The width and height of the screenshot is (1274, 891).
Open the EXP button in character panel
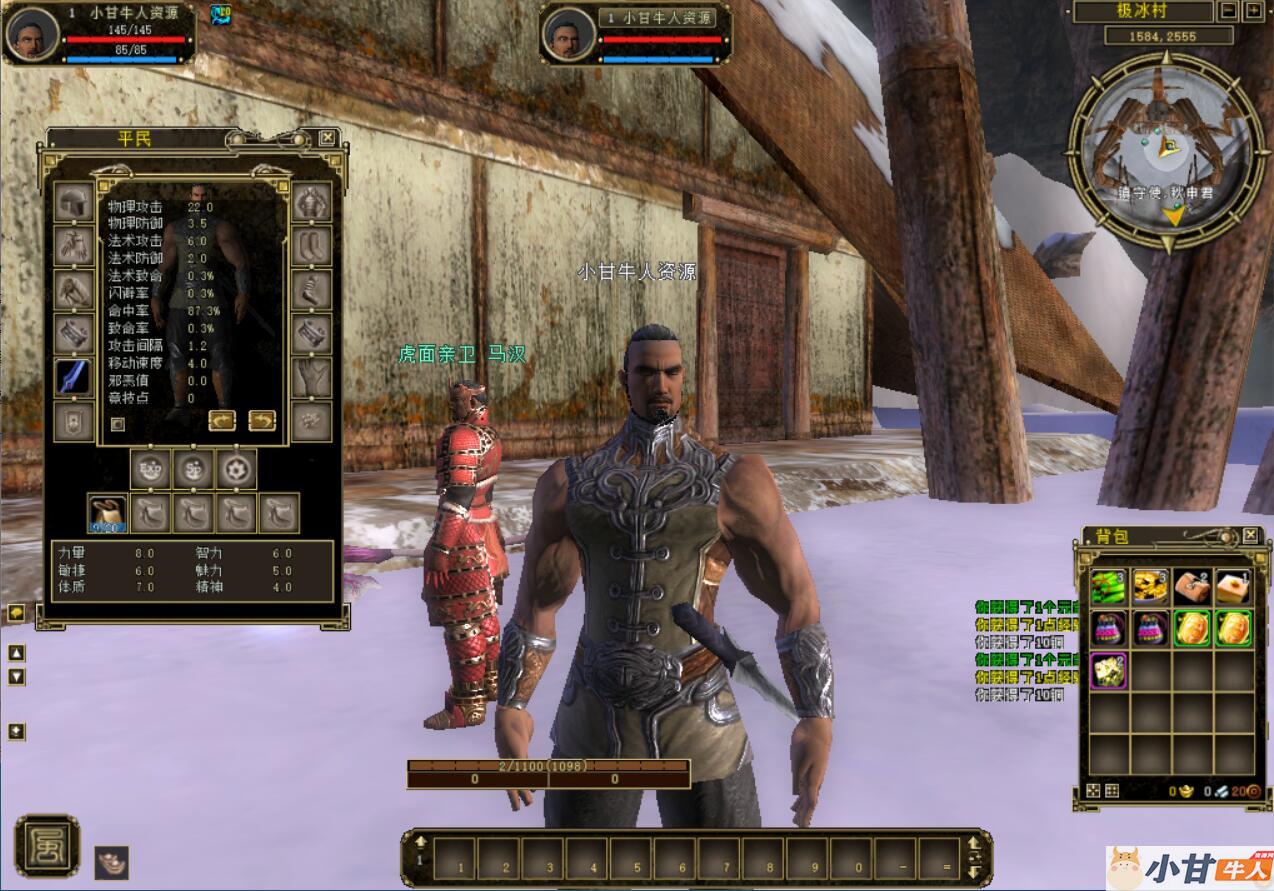151,469
